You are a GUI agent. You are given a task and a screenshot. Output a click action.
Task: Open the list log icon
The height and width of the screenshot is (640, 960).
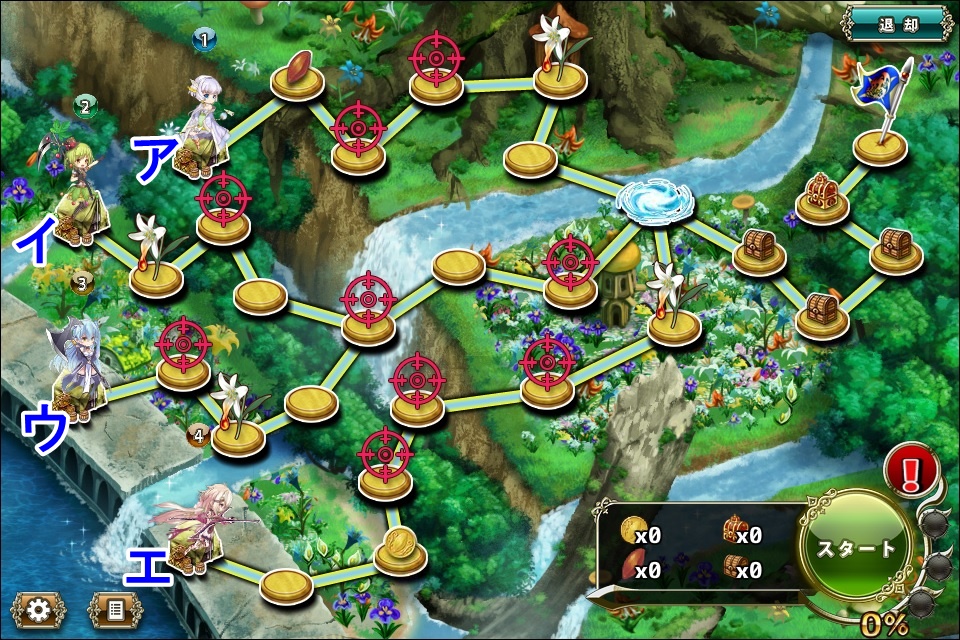(x=115, y=609)
